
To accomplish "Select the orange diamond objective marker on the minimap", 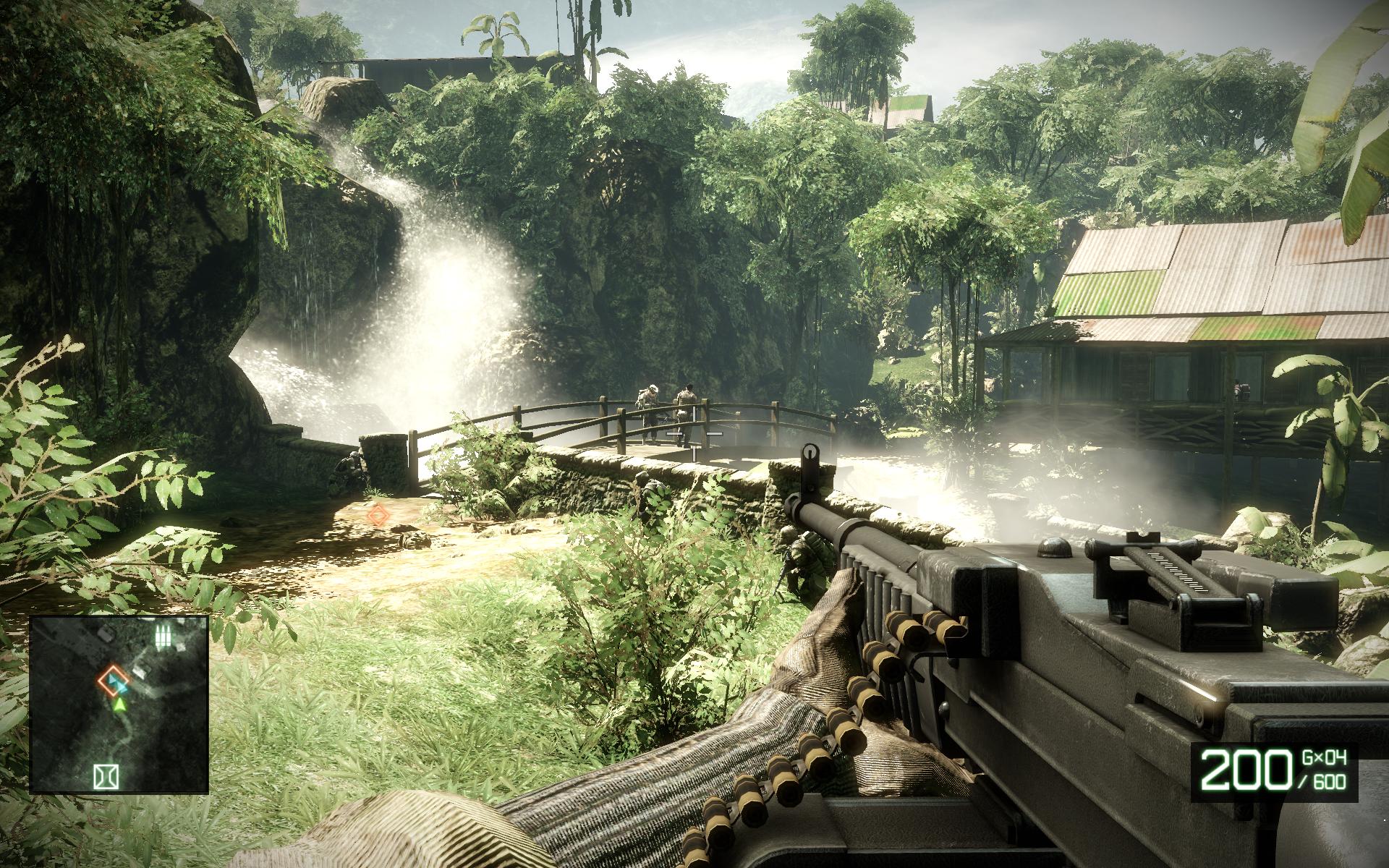I will (111, 681).
